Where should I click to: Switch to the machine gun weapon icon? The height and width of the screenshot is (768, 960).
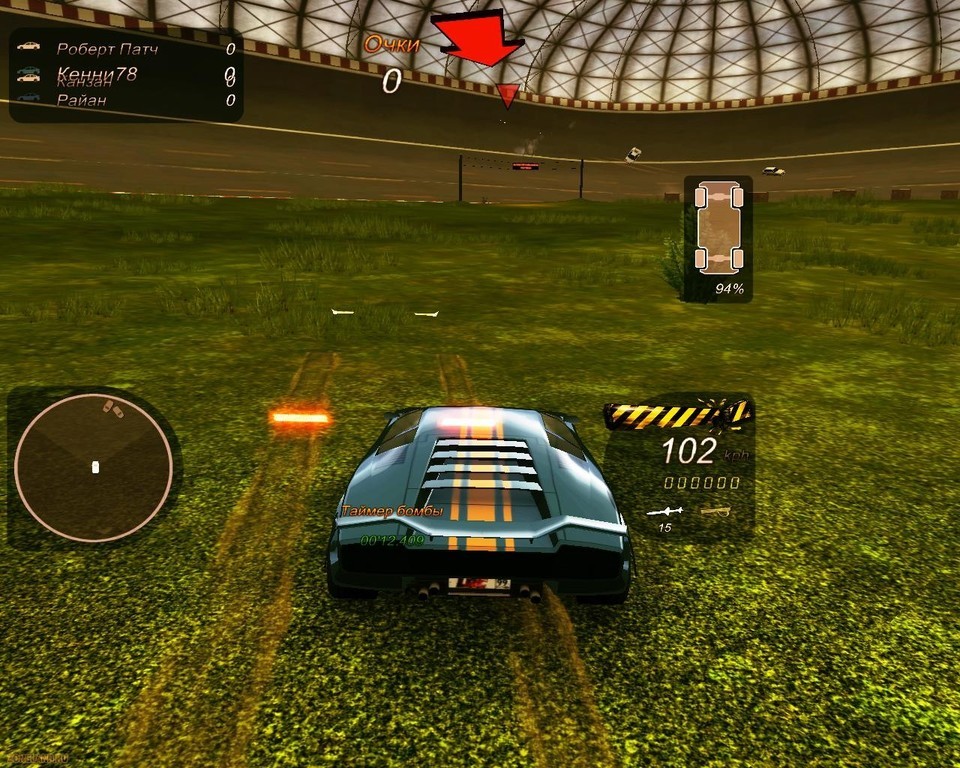[x=716, y=511]
